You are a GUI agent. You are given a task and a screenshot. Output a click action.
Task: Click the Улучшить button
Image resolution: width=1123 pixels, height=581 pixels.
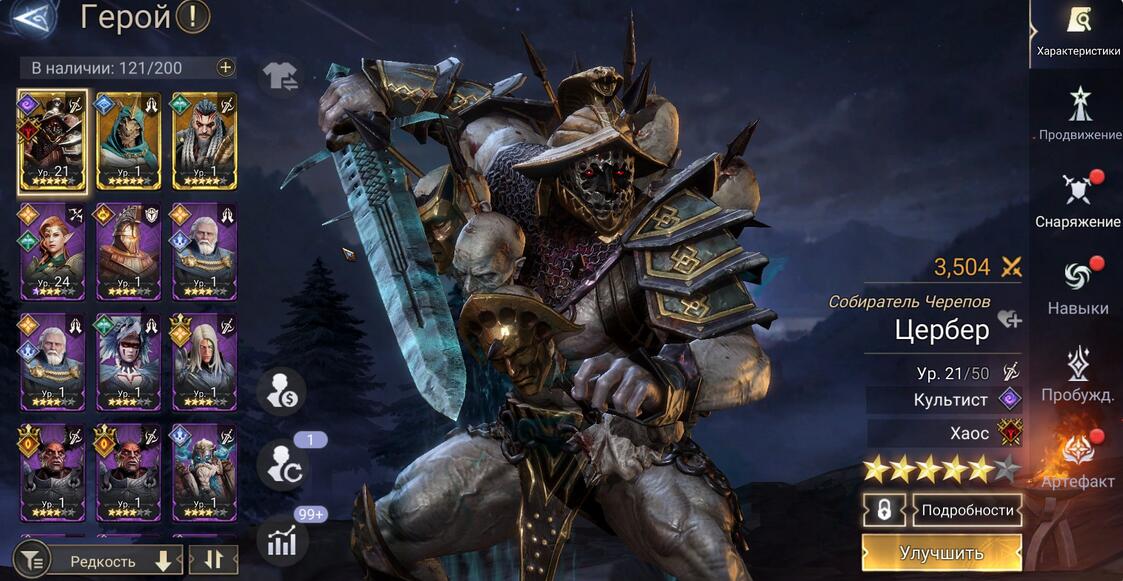[x=941, y=553]
